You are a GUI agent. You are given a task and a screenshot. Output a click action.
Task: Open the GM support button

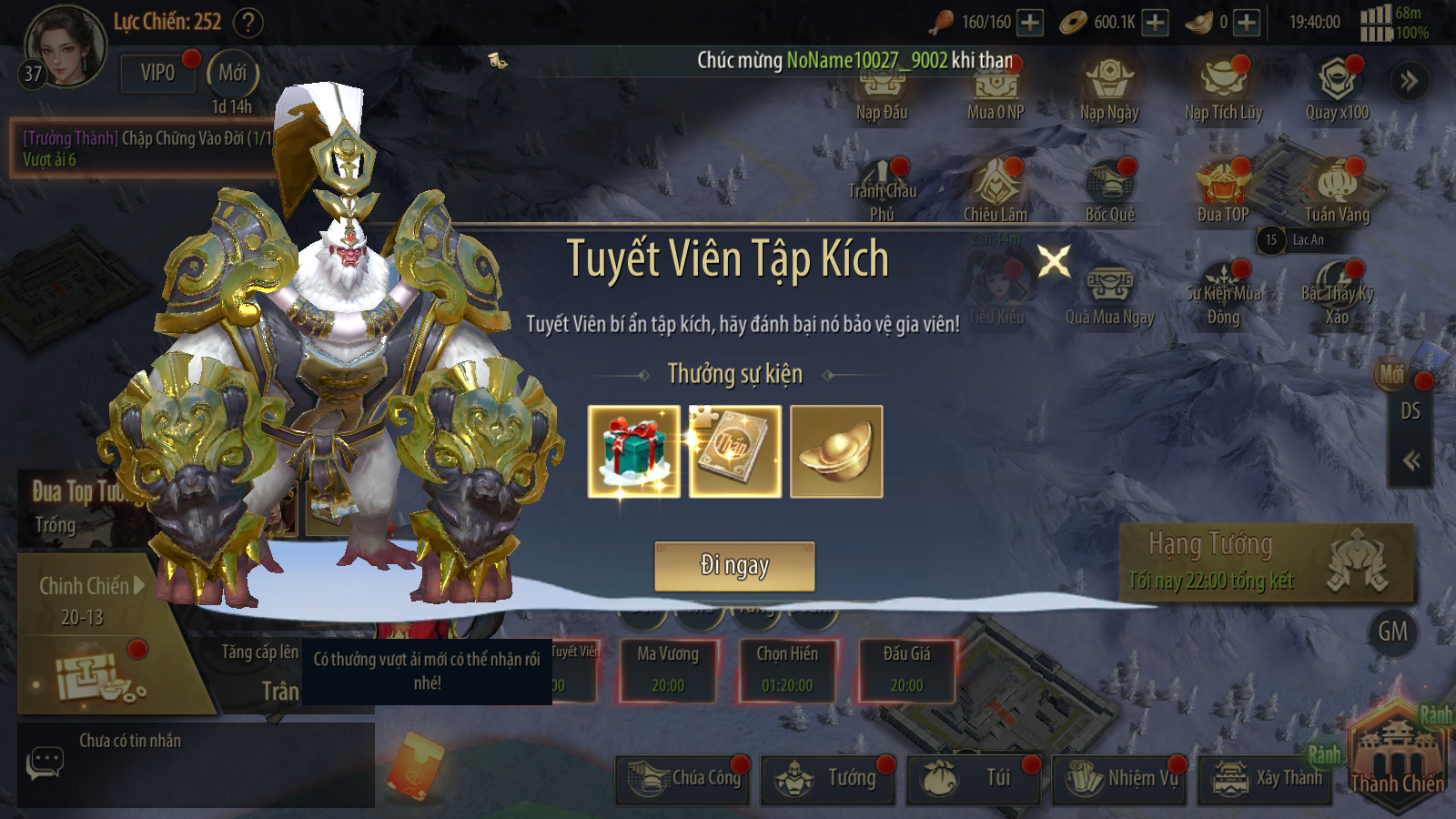1392,632
